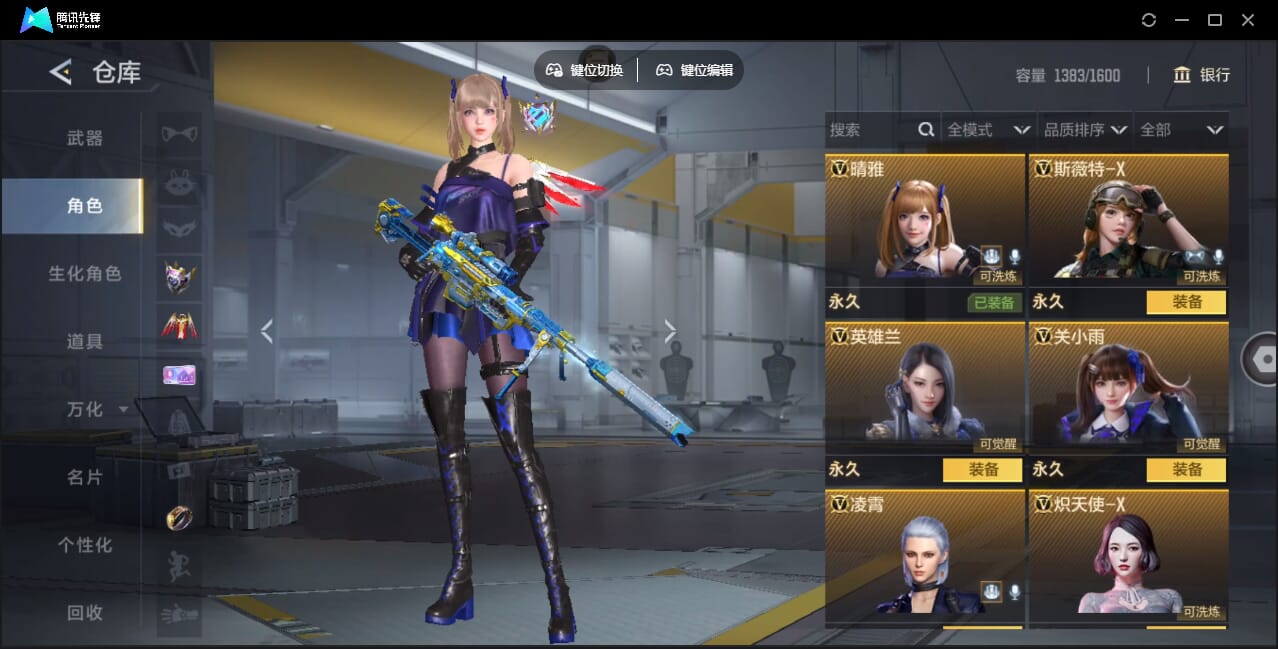Go back from the 仓库 warehouse screen
Viewport: 1278px width, 649px height.
[61, 72]
